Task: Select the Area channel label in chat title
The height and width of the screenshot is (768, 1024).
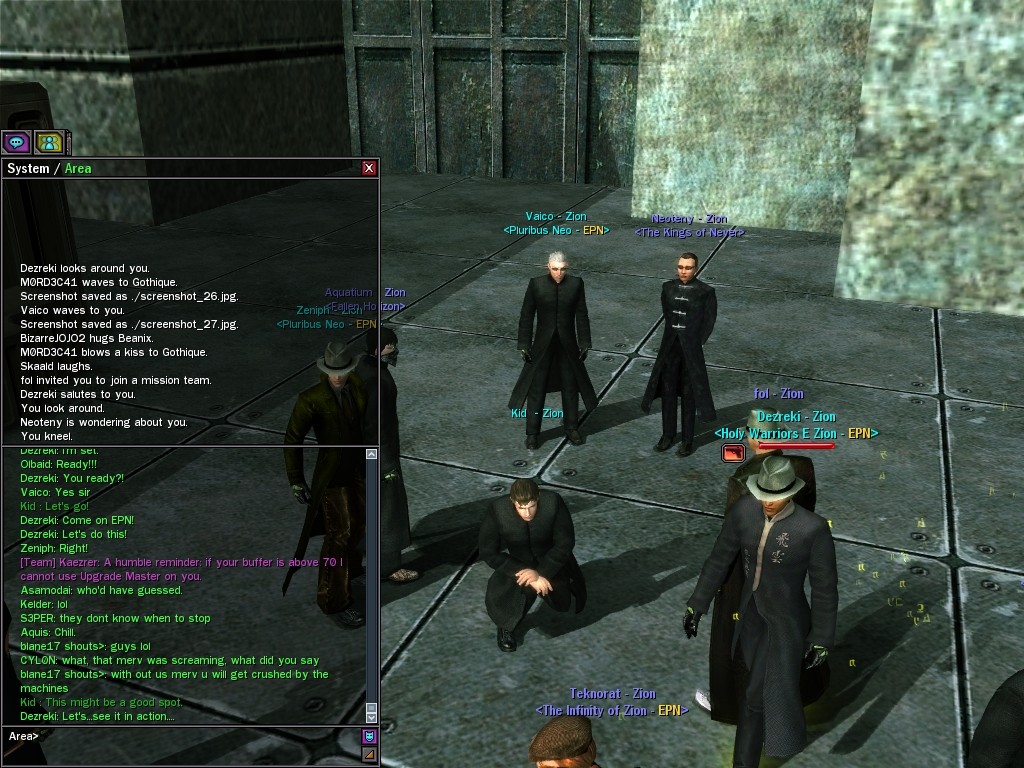Action: (x=78, y=168)
